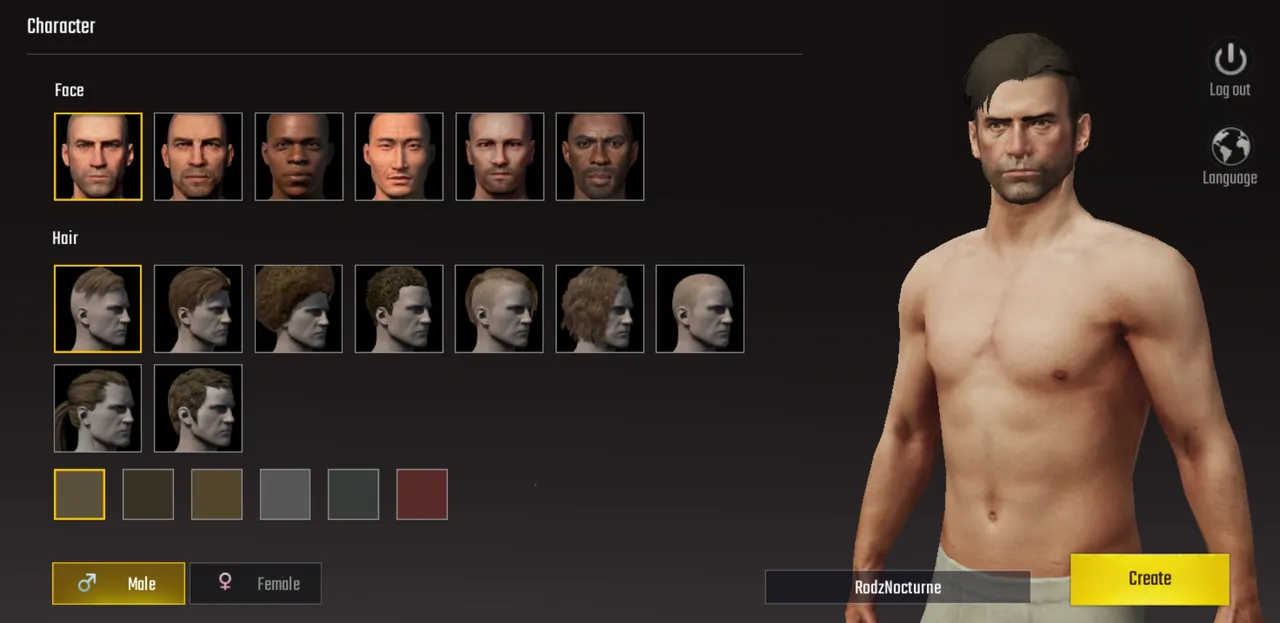Choose the Male gender option
The width and height of the screenshot is (1280, 623).
coord(118,584)
